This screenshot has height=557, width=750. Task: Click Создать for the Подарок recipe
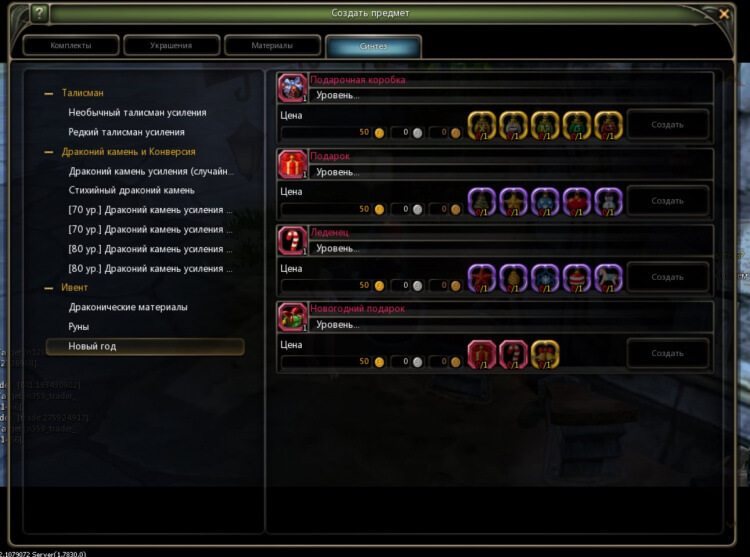(x=667, y=201)
